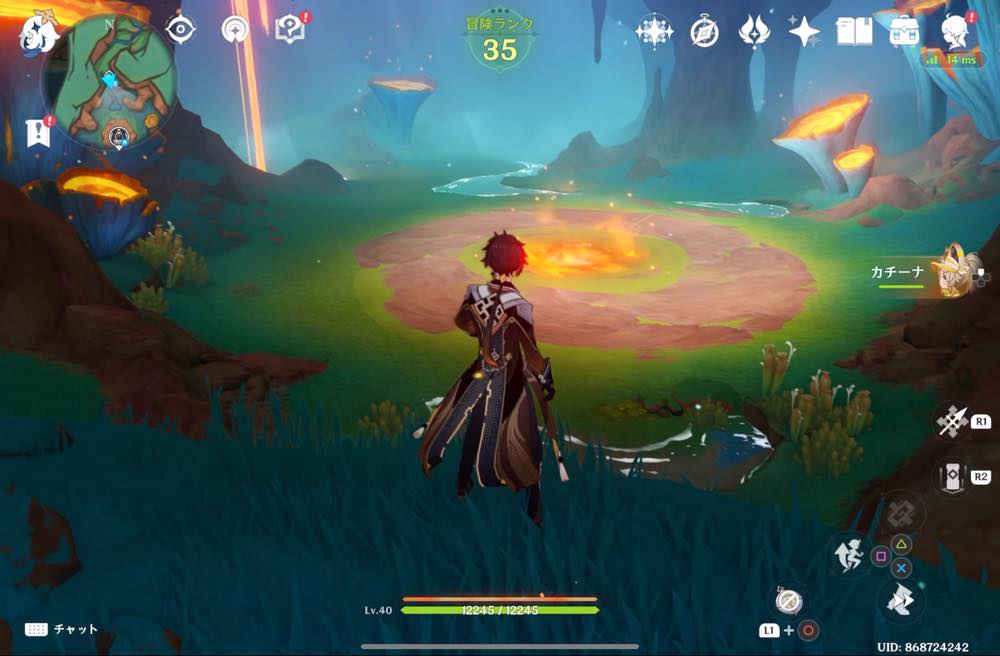Open the character profile head icon
This screenshot has height=656, width=1000.
tap(956, 31)
